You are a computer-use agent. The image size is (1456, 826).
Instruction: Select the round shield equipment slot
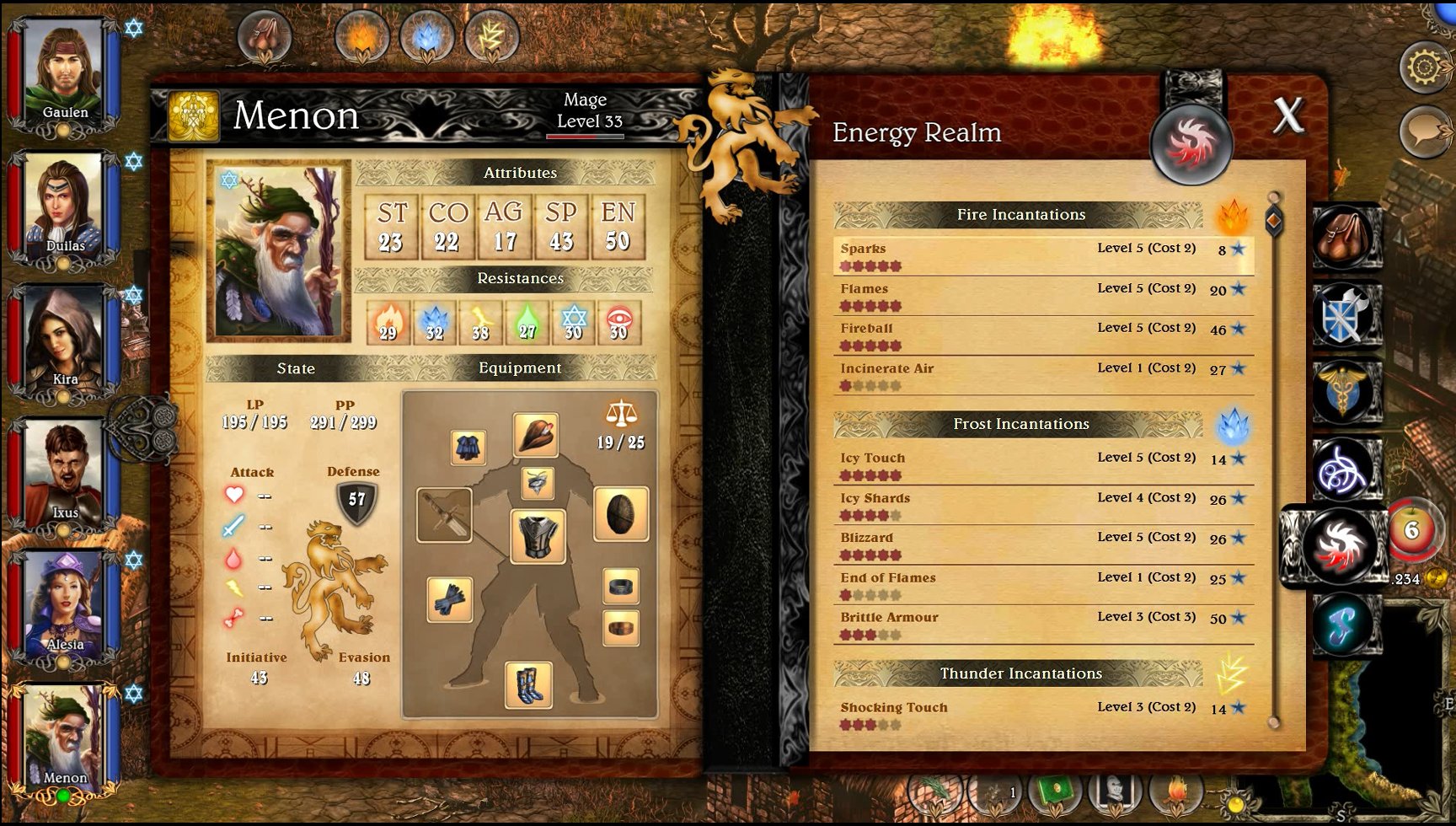(620, 513)
